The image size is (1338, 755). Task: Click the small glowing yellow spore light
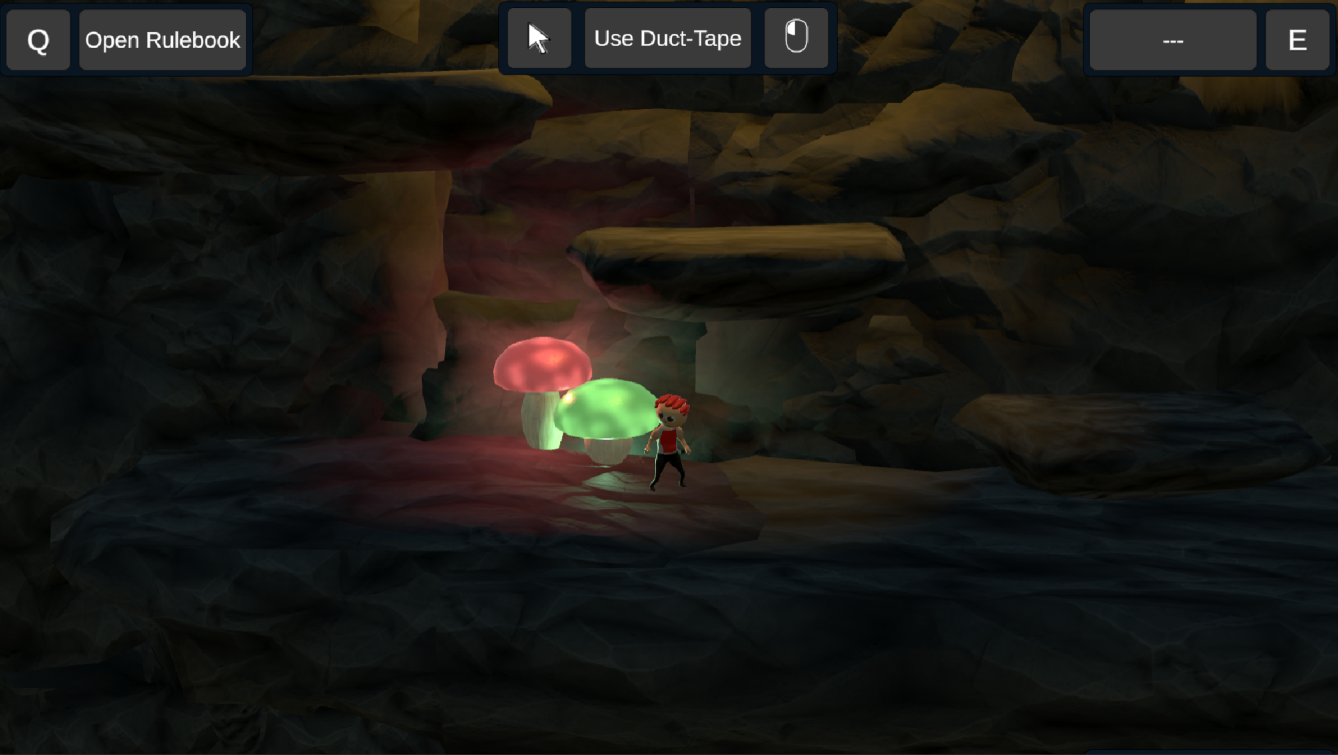(x=568, y=396)
